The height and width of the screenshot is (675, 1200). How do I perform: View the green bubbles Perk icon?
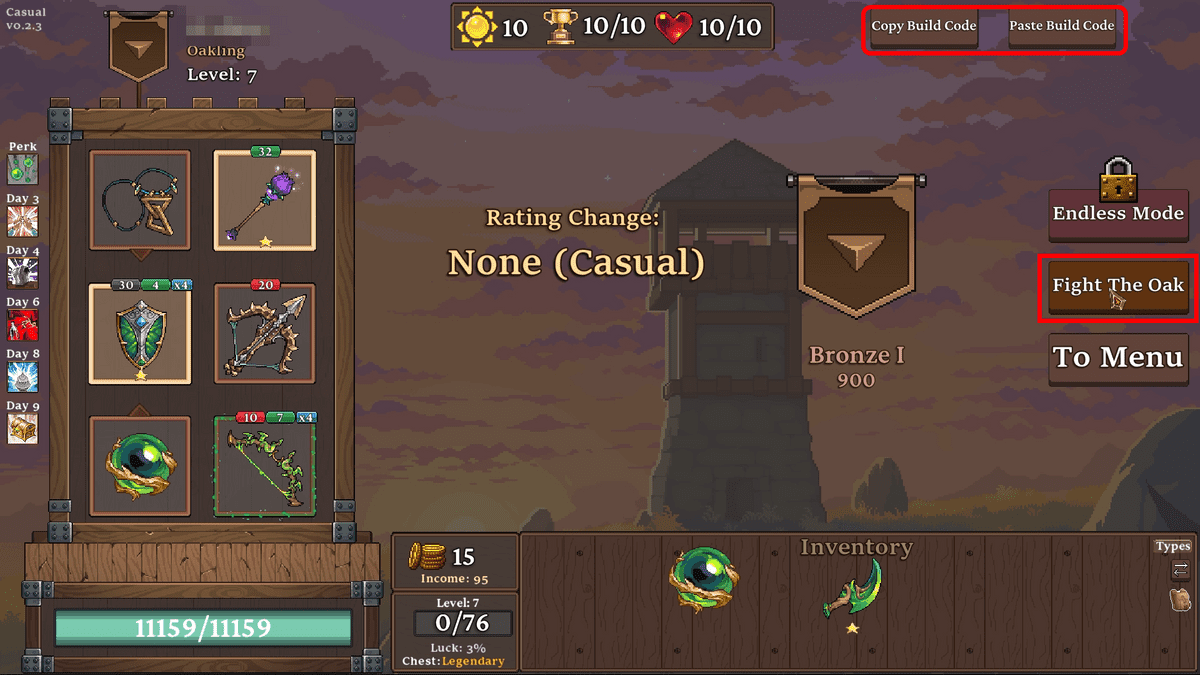tap(22, 169)
